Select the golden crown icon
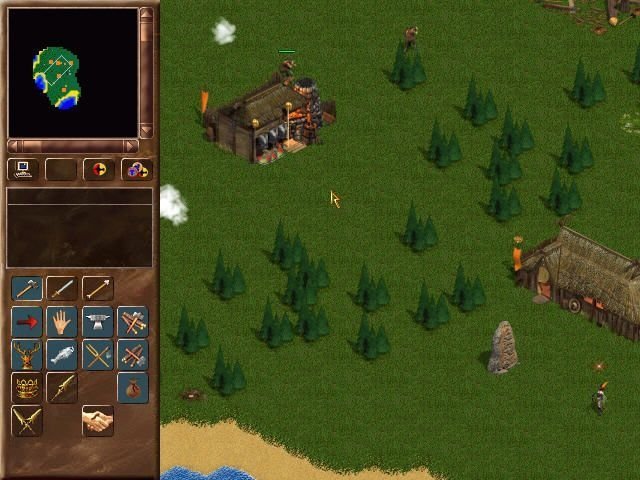640x480 pixels. [x=27, y=387]
